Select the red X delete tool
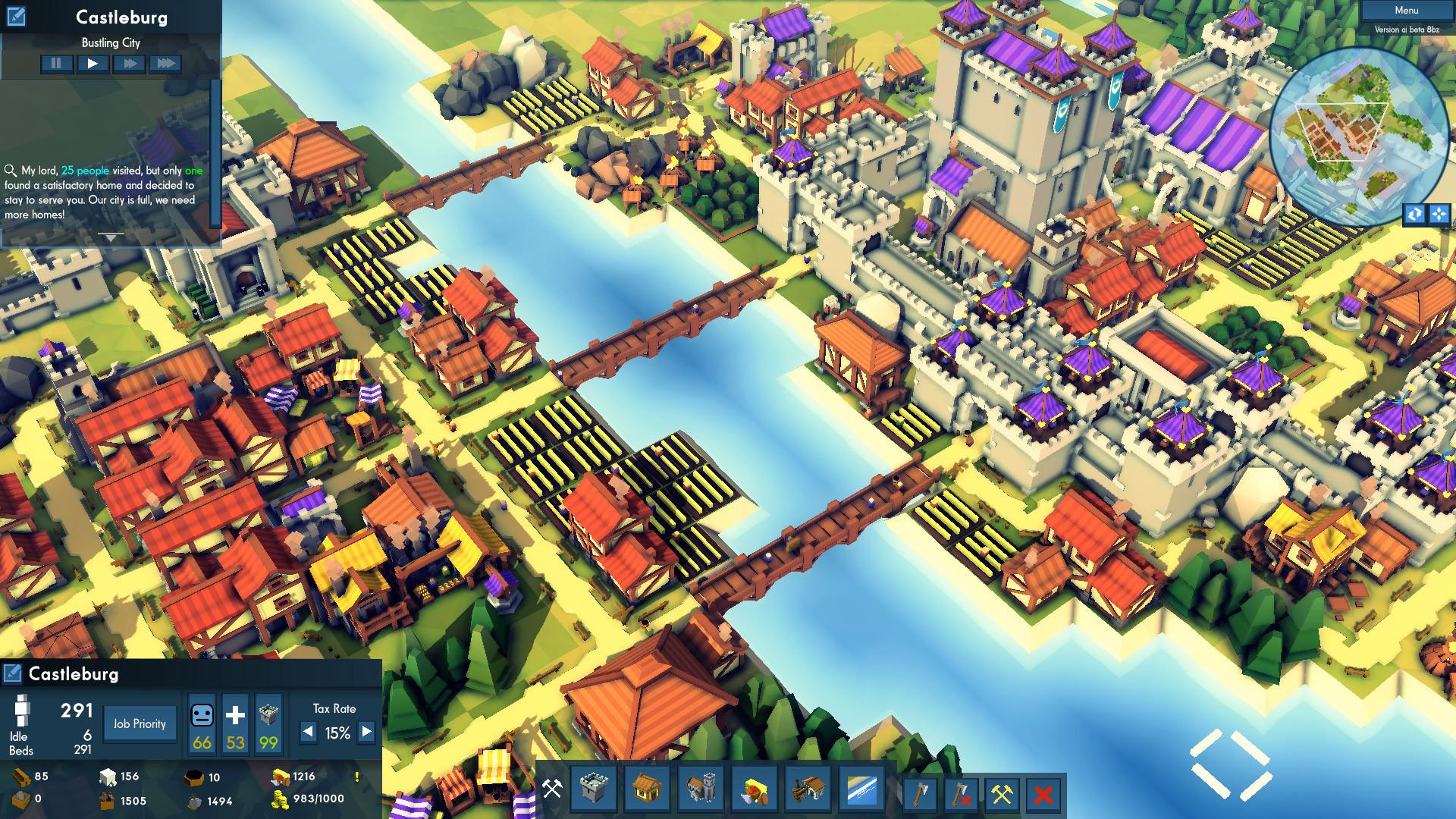 1043,795
